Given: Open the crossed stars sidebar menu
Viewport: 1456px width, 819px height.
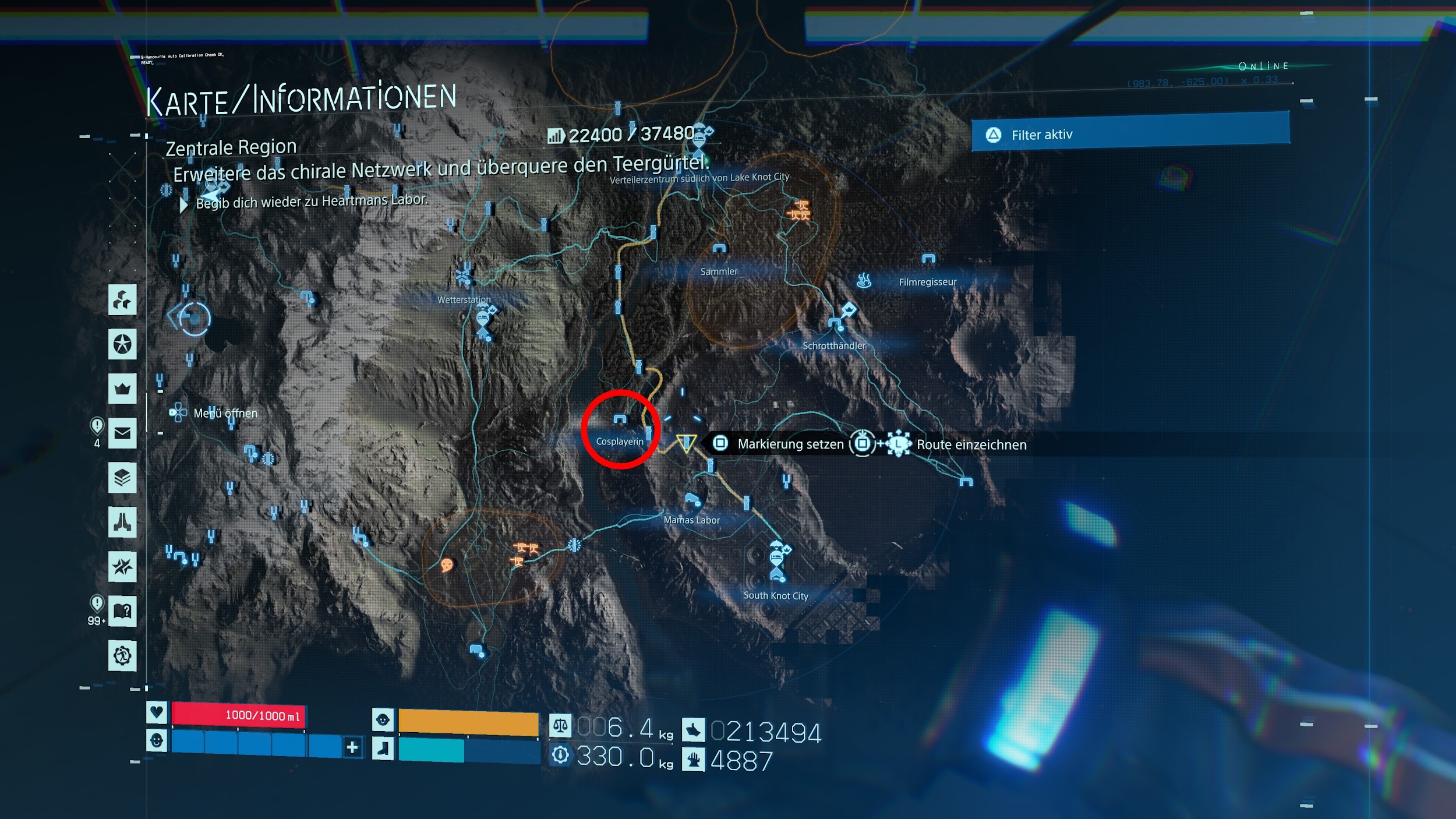Looking at the screenshot, I should [x=122, y=566].
